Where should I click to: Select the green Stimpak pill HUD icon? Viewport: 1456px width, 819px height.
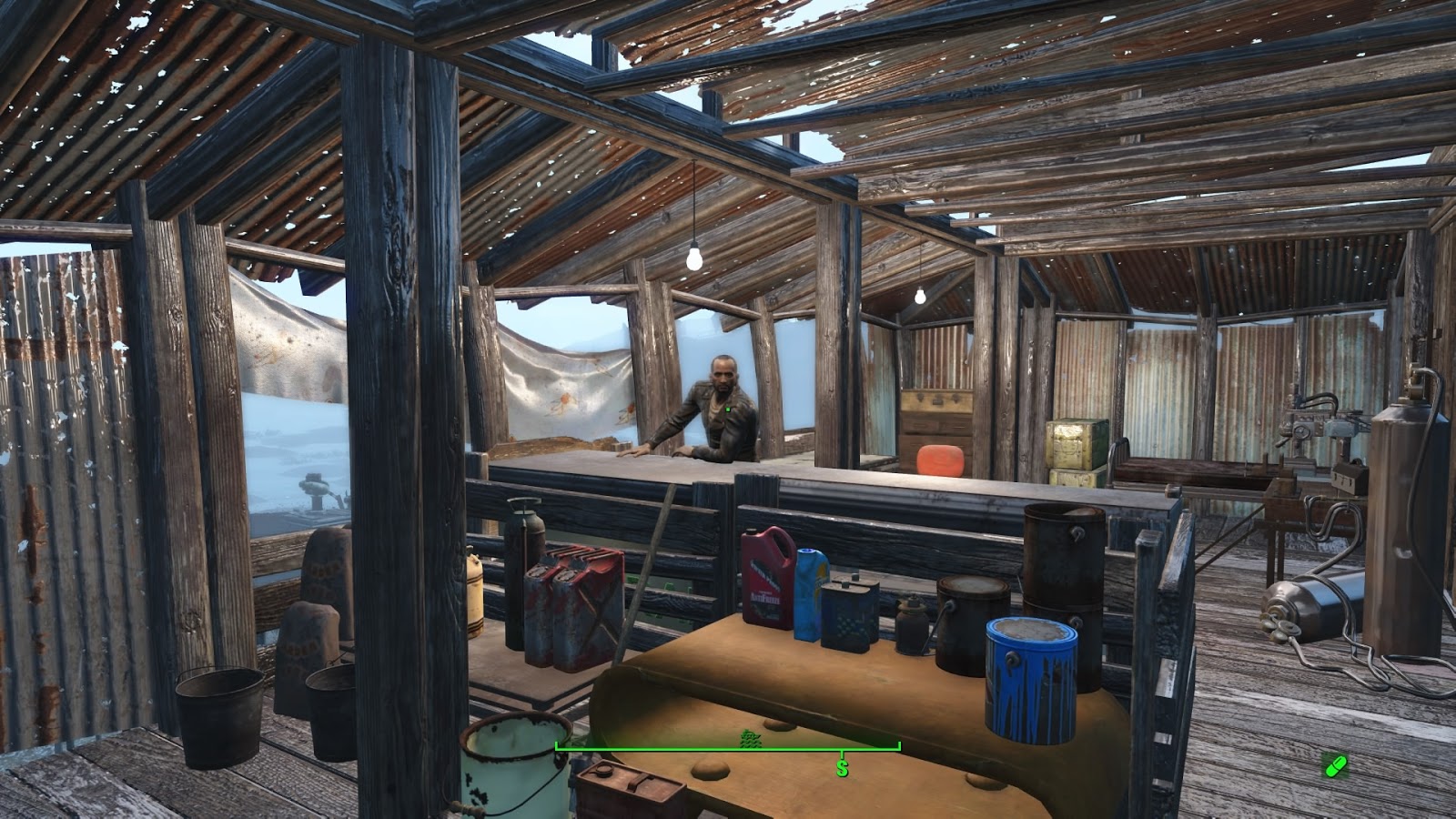[1338, 766]
